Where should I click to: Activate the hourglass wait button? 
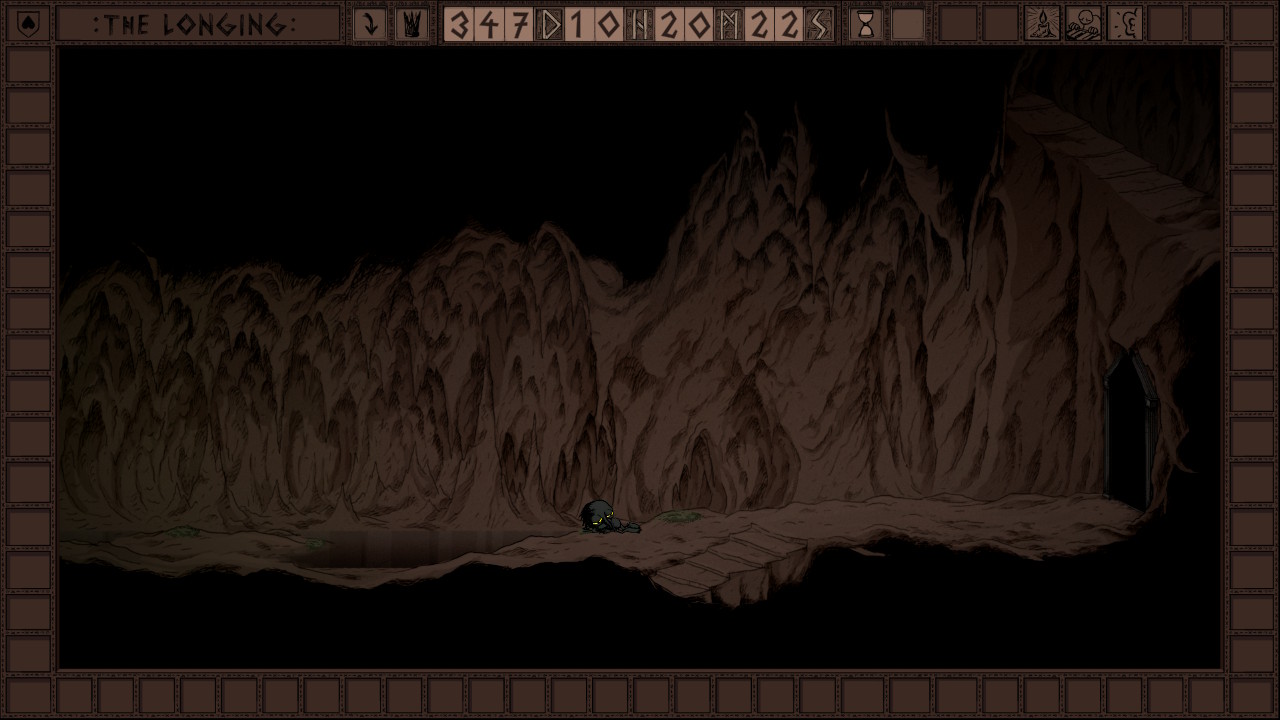point(866,24)
